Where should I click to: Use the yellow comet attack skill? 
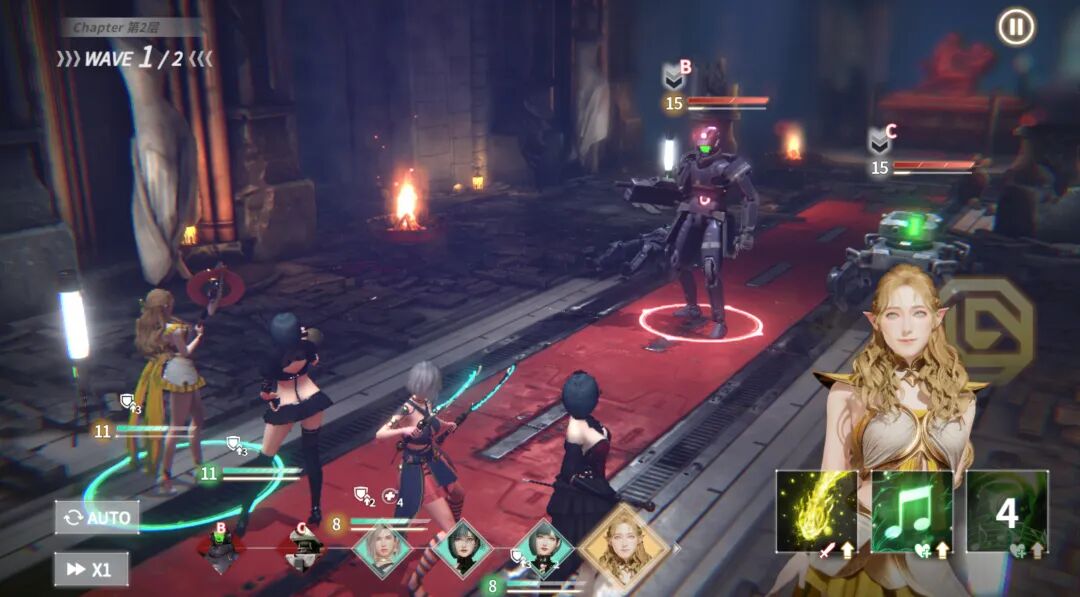click(x=816, y=512)
